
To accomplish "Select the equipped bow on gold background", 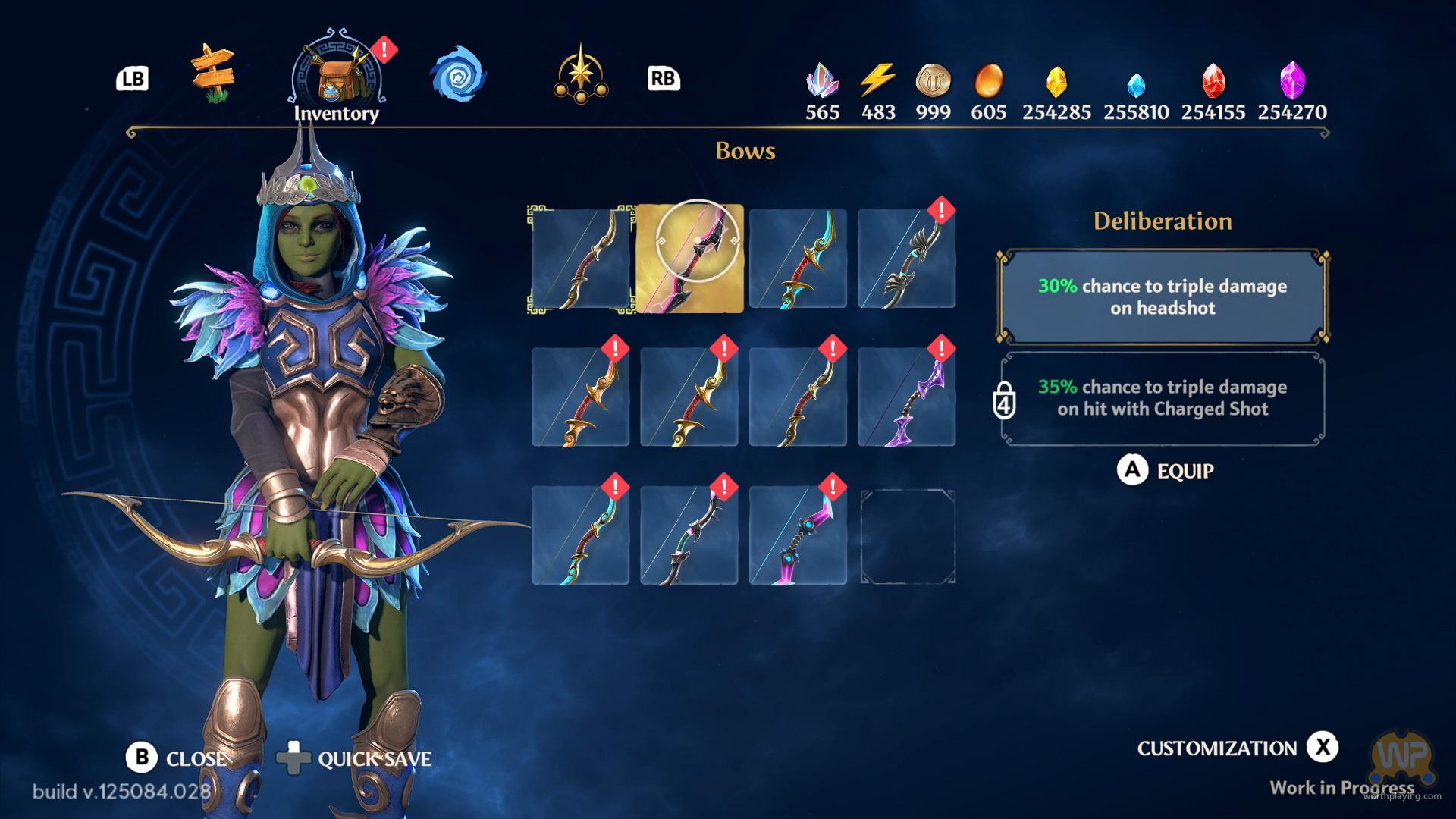I will click(689, 258).
